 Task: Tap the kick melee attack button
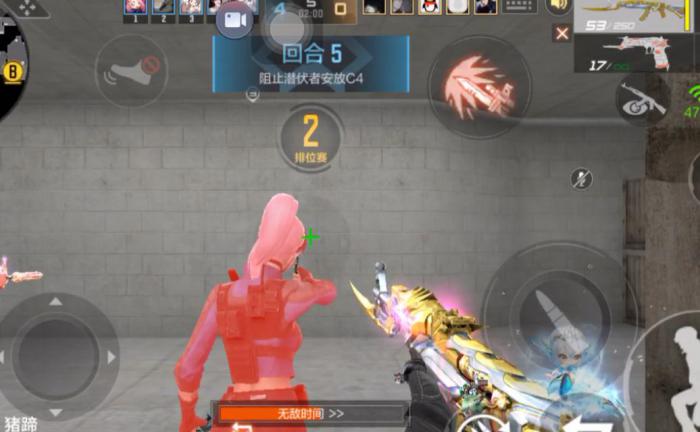(x=129, y=69)
